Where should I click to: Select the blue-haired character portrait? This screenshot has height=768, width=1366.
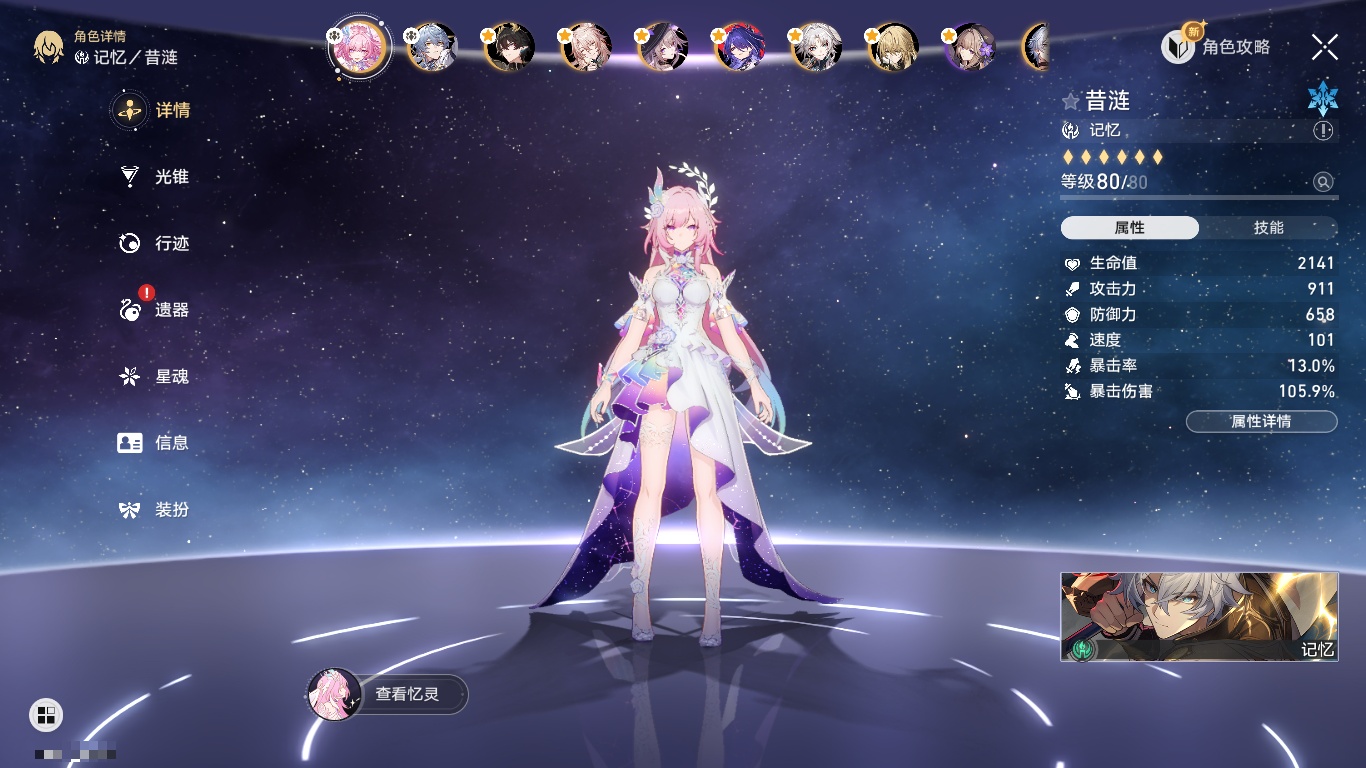click(x=432, y=46)
